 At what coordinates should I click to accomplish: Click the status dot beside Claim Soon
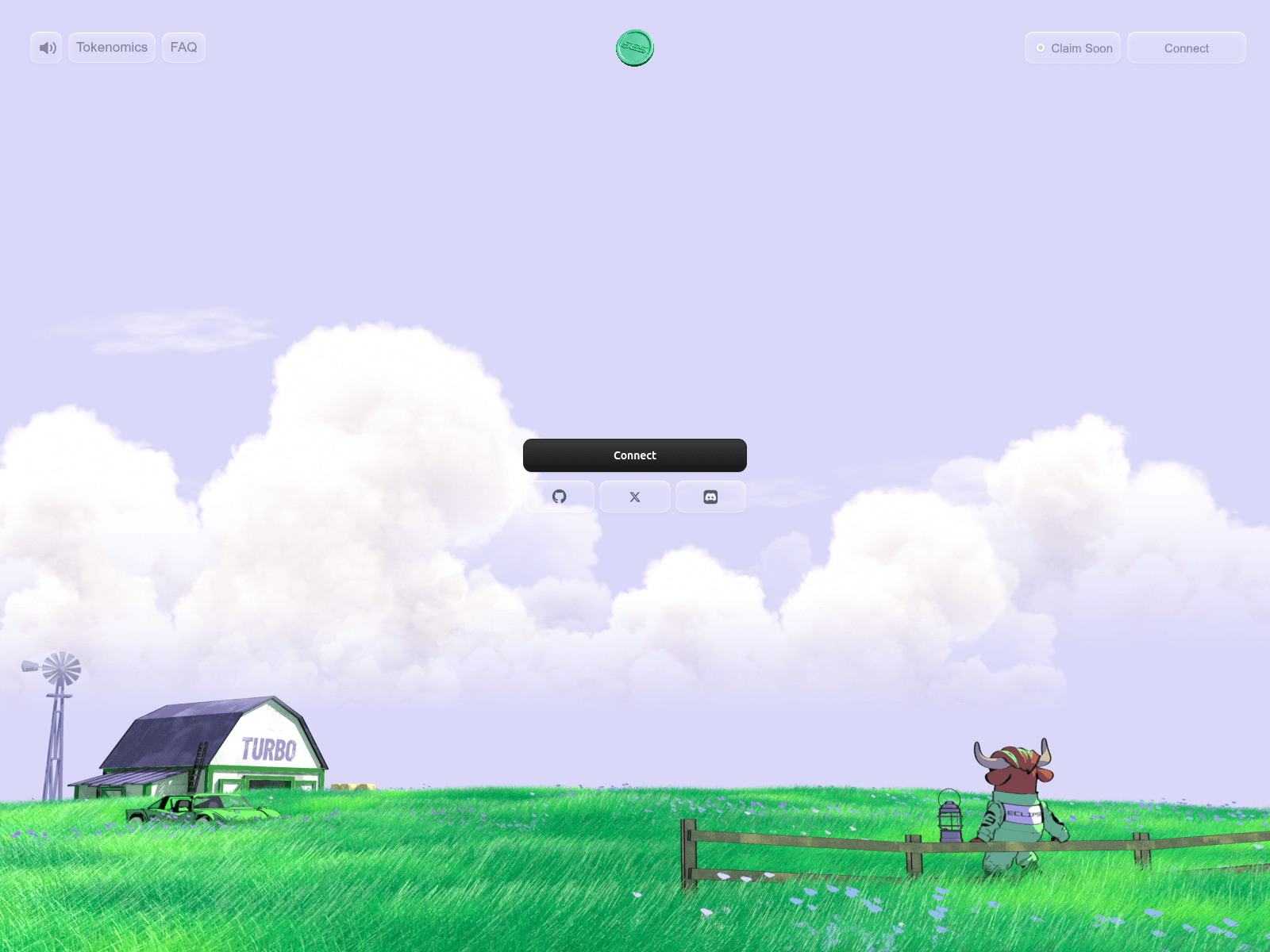[x=1041, y=48]
